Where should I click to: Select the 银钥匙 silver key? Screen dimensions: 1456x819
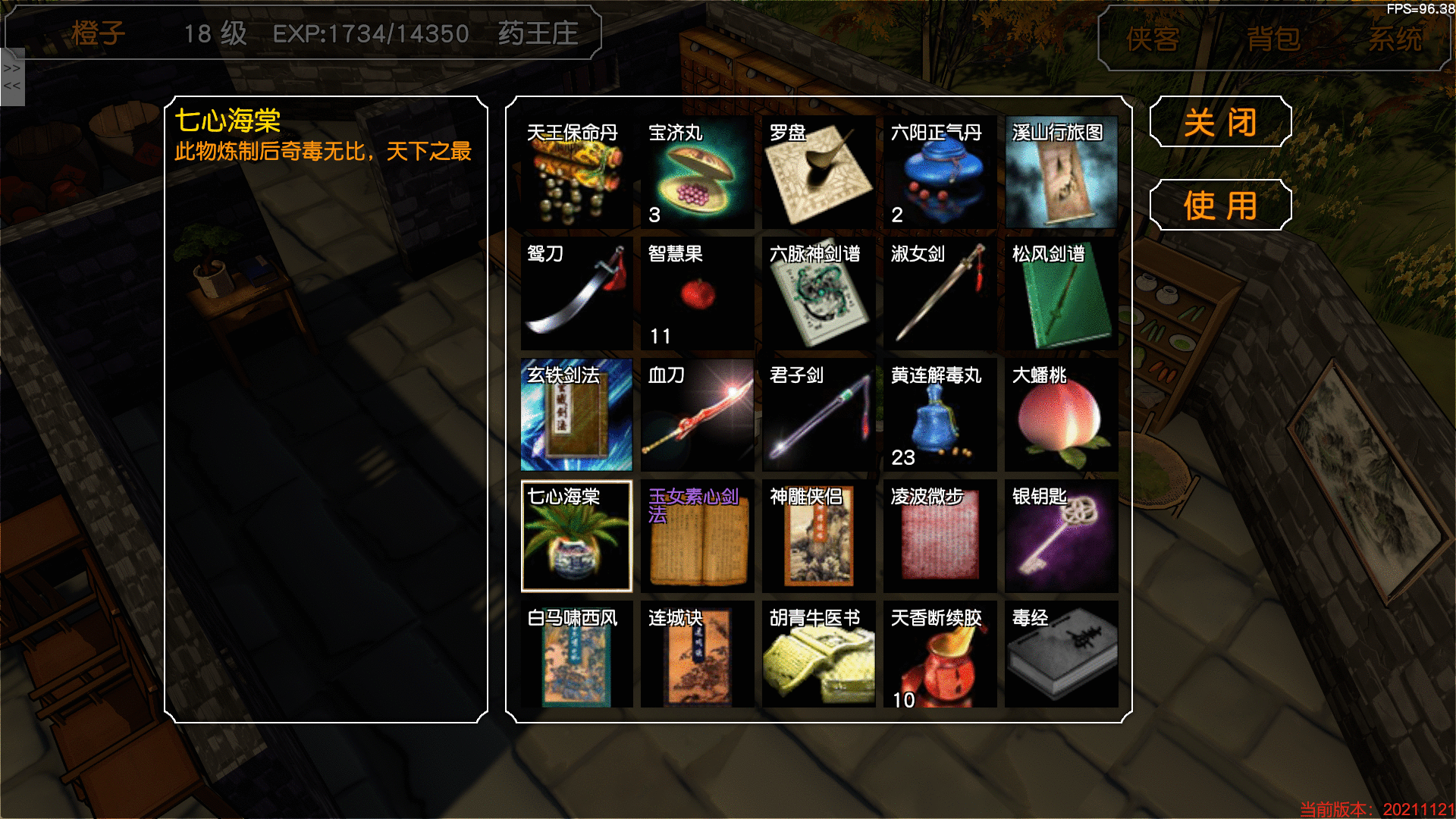click(x=1061, y=537)
